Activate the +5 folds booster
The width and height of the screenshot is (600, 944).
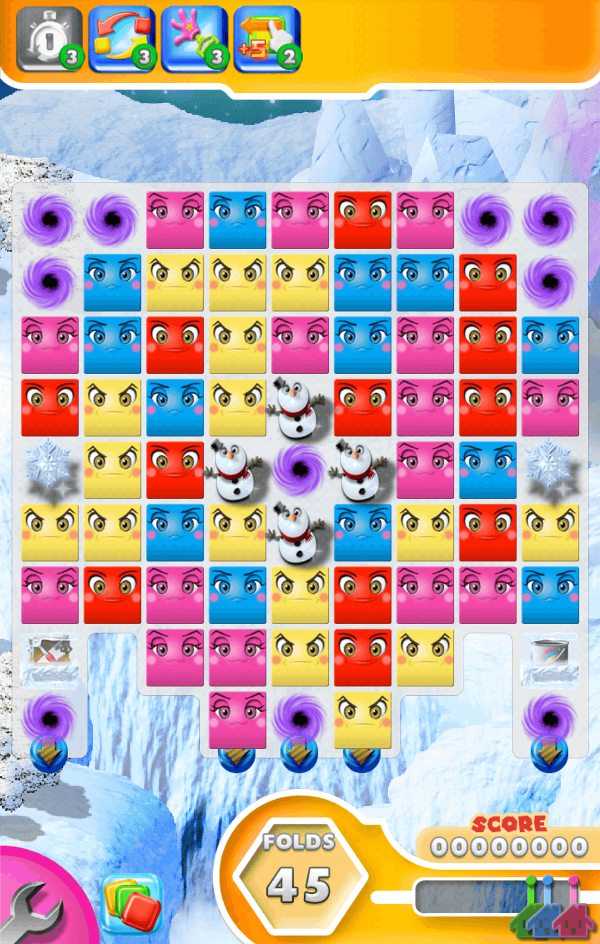pos(266,40)
